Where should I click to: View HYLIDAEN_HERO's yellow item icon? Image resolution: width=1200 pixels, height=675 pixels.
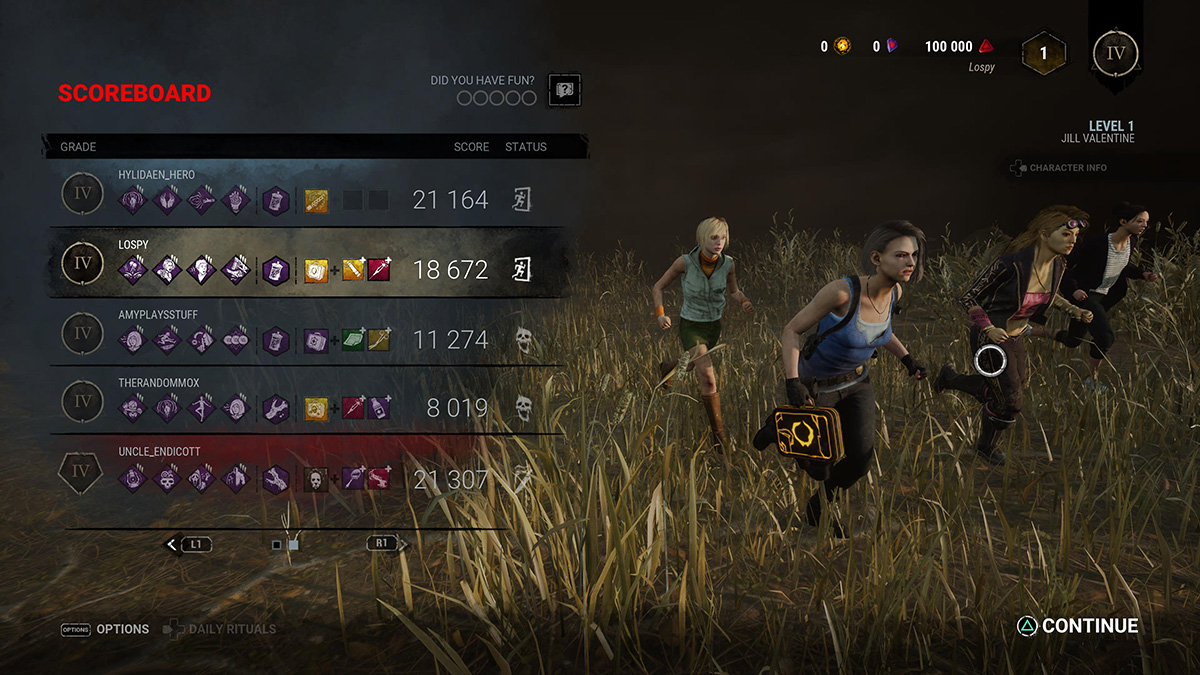click(x=316, y=200)
